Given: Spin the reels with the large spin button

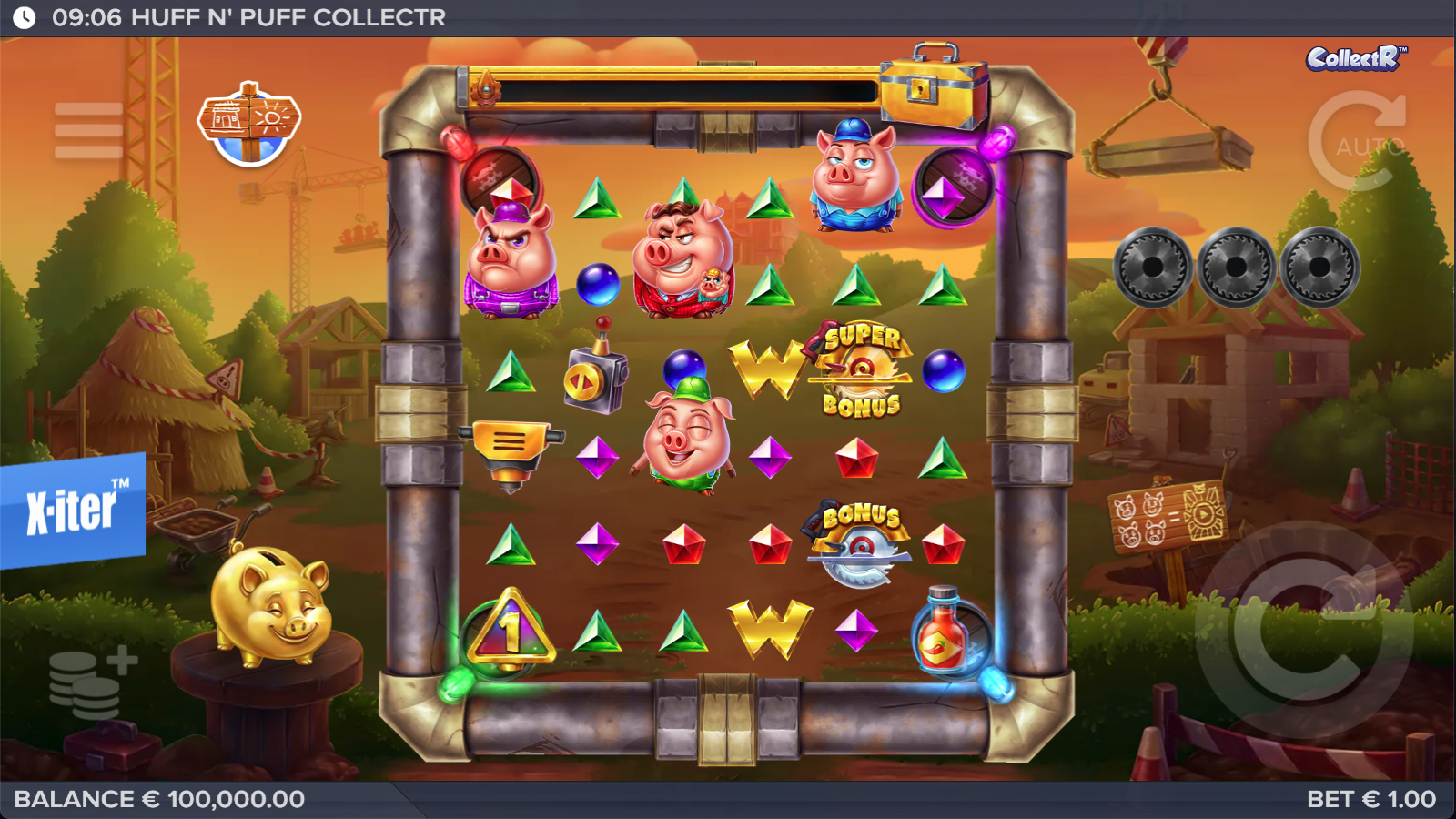Looking at the screenshot, I should pyautogui.click(x=1302, y=630).
